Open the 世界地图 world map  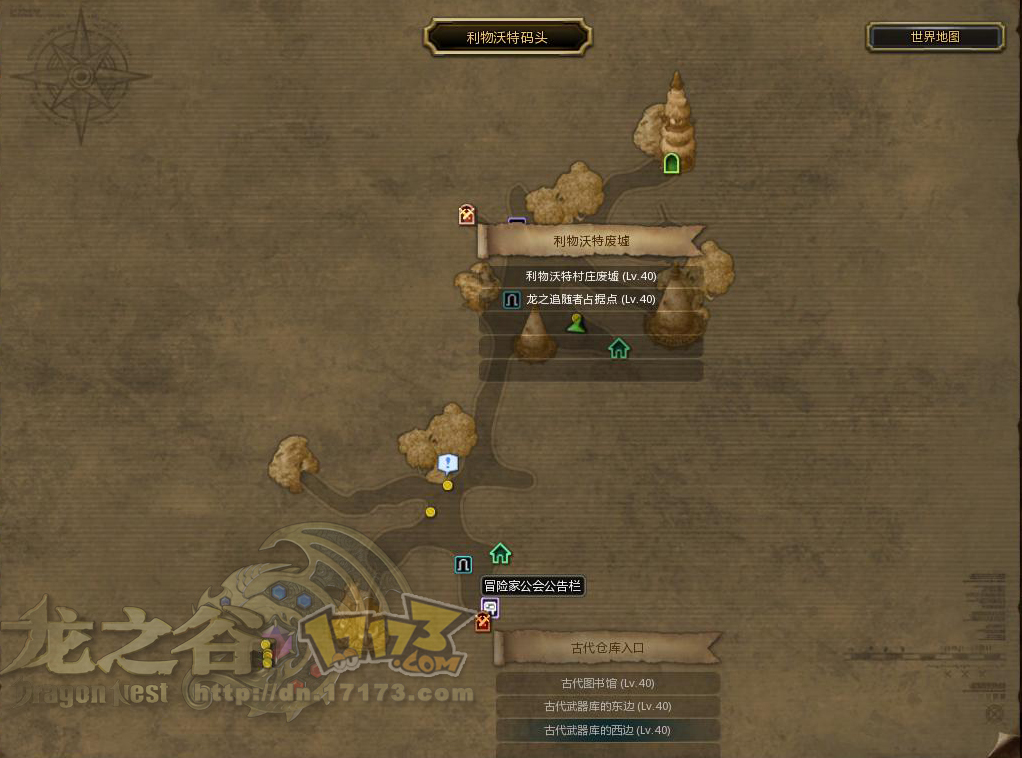click(935, 37)
